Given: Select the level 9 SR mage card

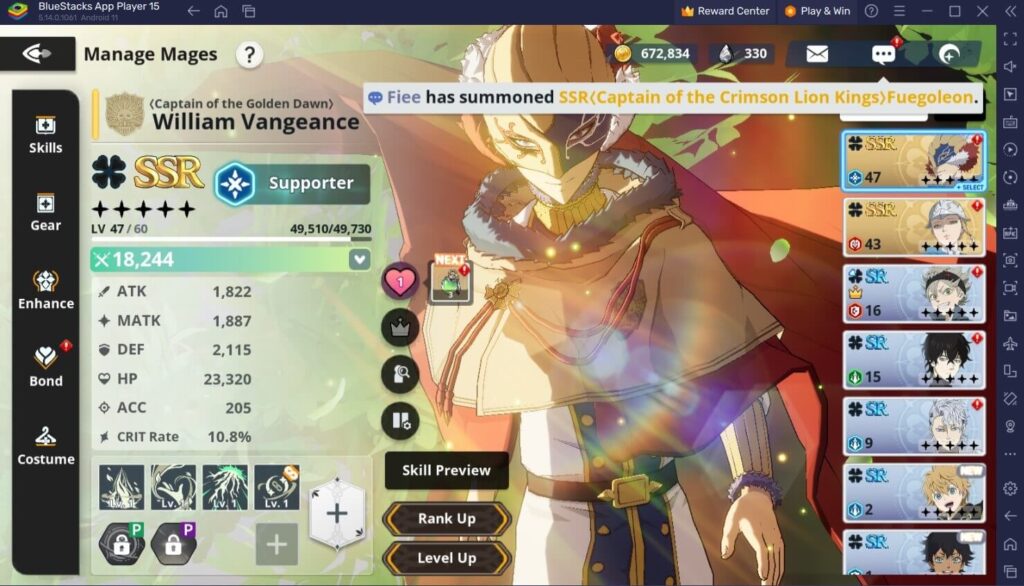Looking at the screenshot, I should tap(914, 425).
